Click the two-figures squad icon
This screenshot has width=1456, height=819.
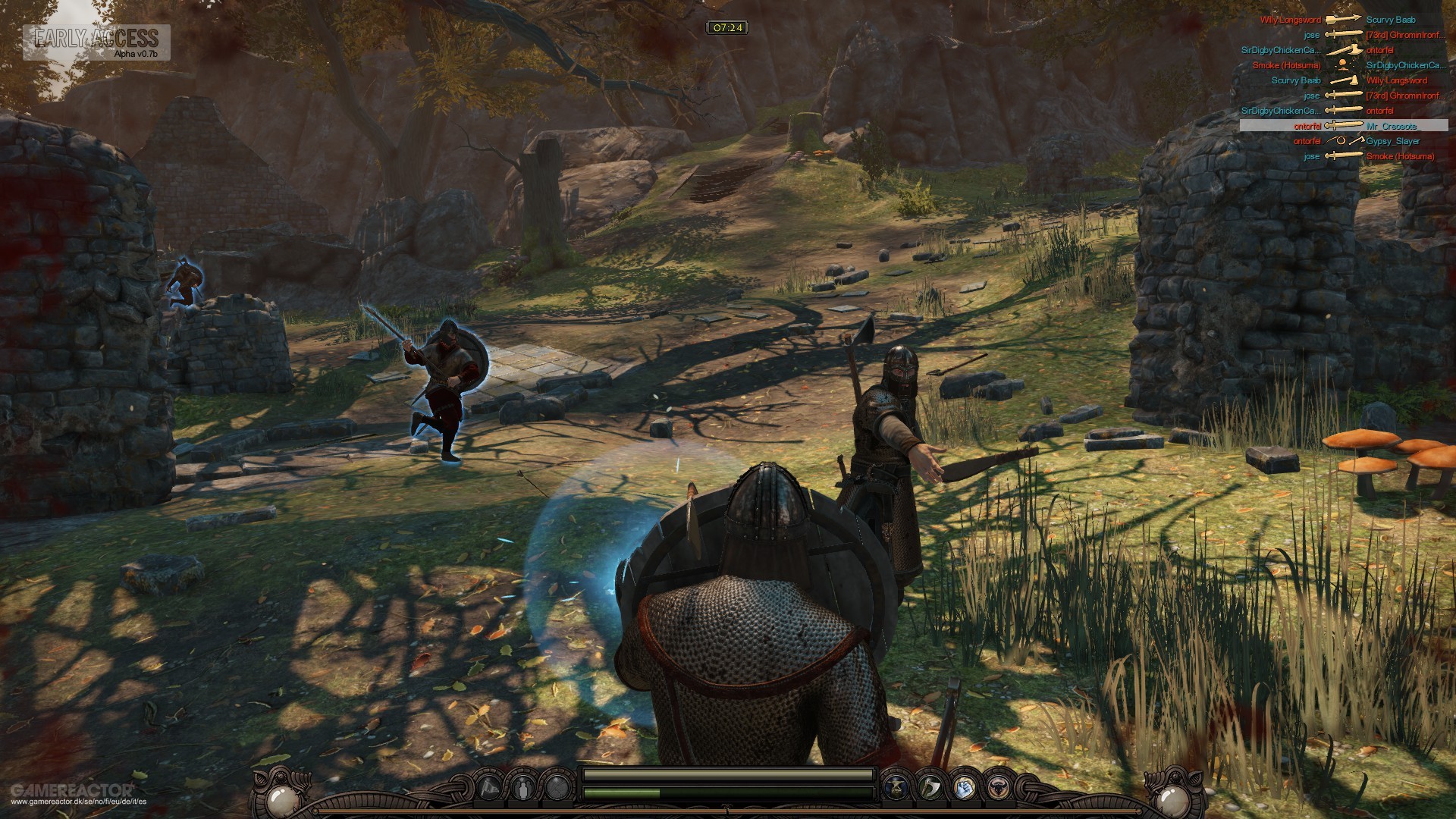pyautogui.click(x=524, y=786)
